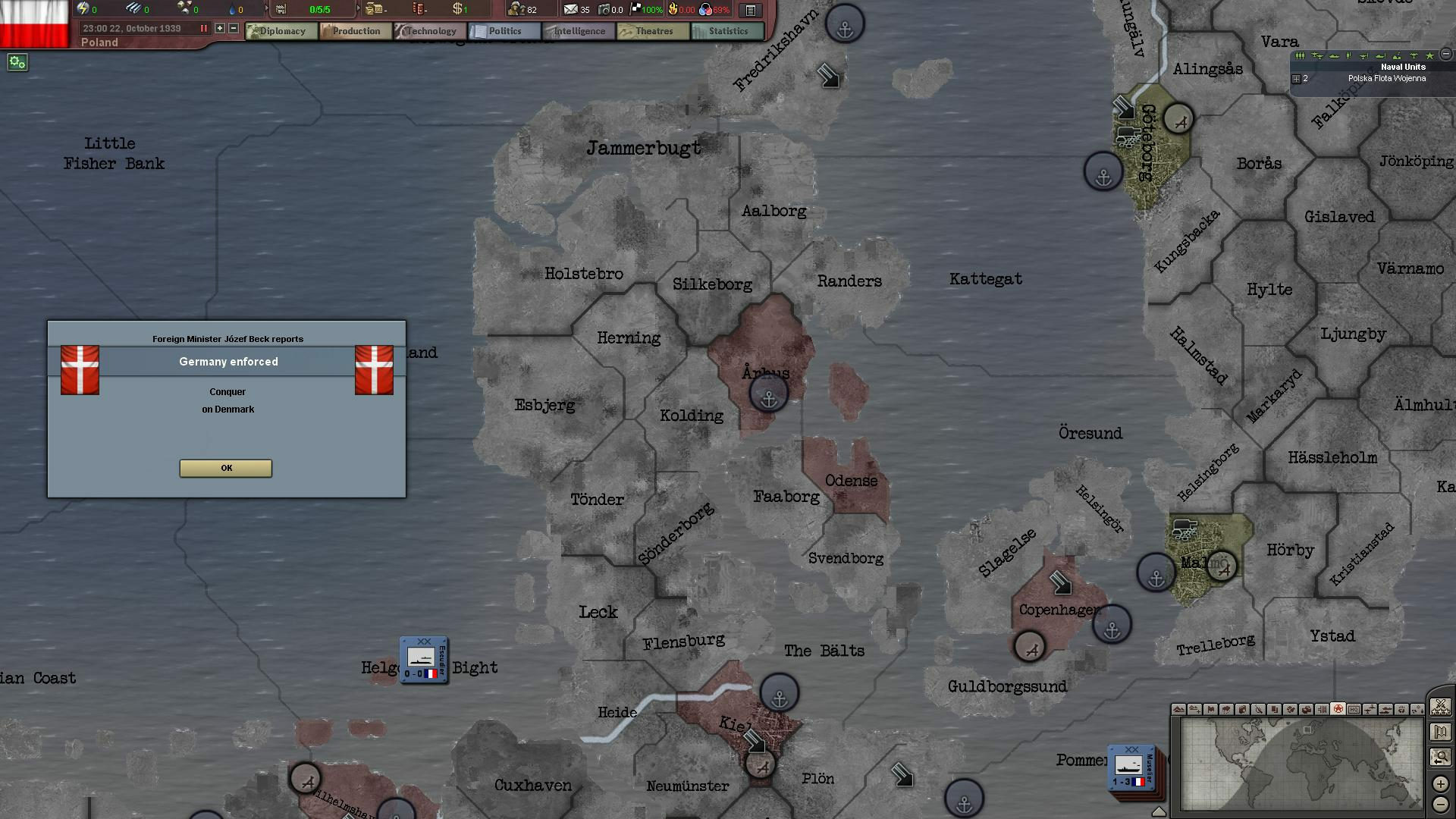Image resolution: width=1456 pixels, height=819 pixels.
Task: Select the air mapmode plane icon
Action: pyautogui.click(x=1369, y=711)
